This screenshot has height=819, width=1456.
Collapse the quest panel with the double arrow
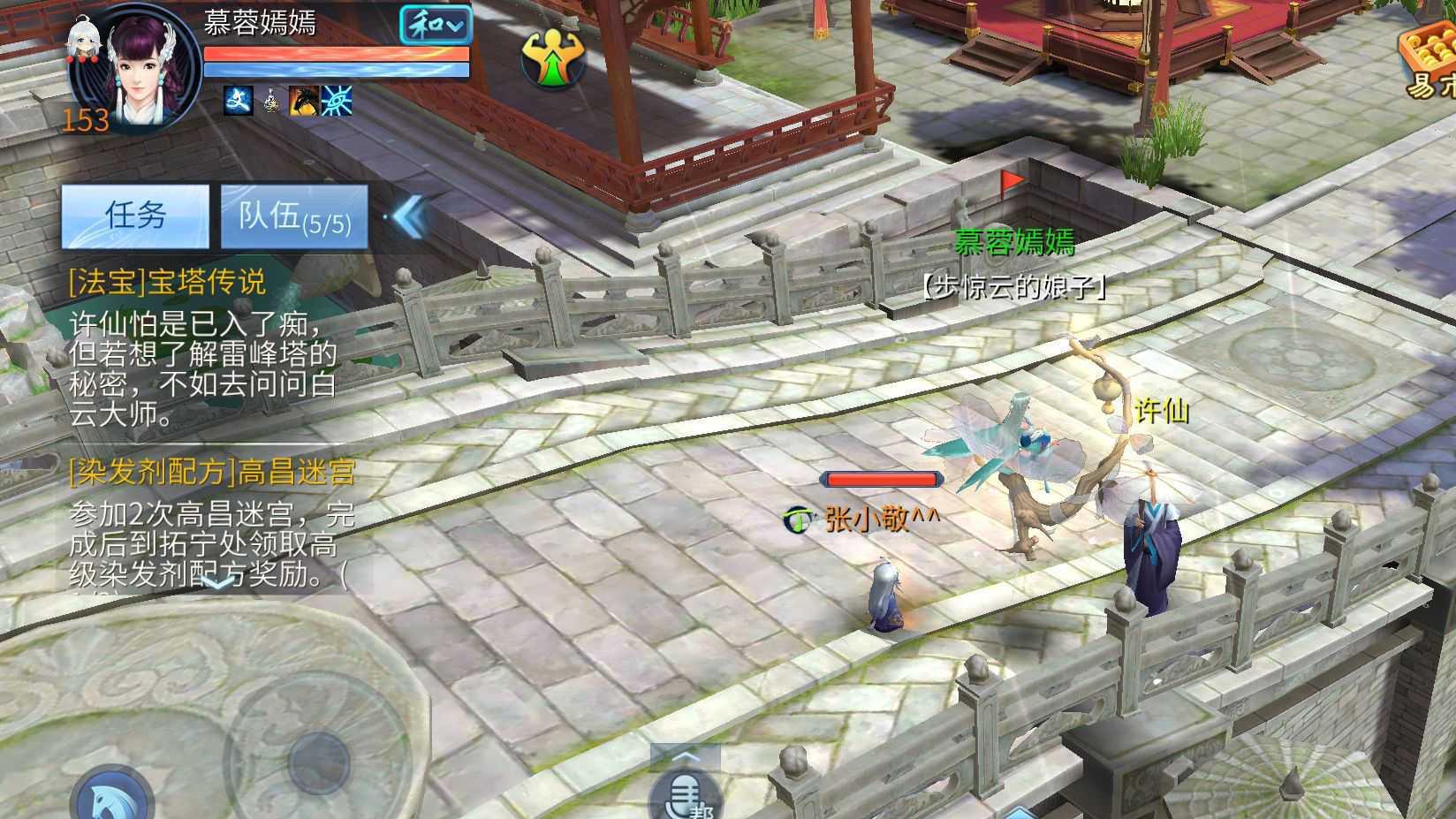[x=410, y=216]
